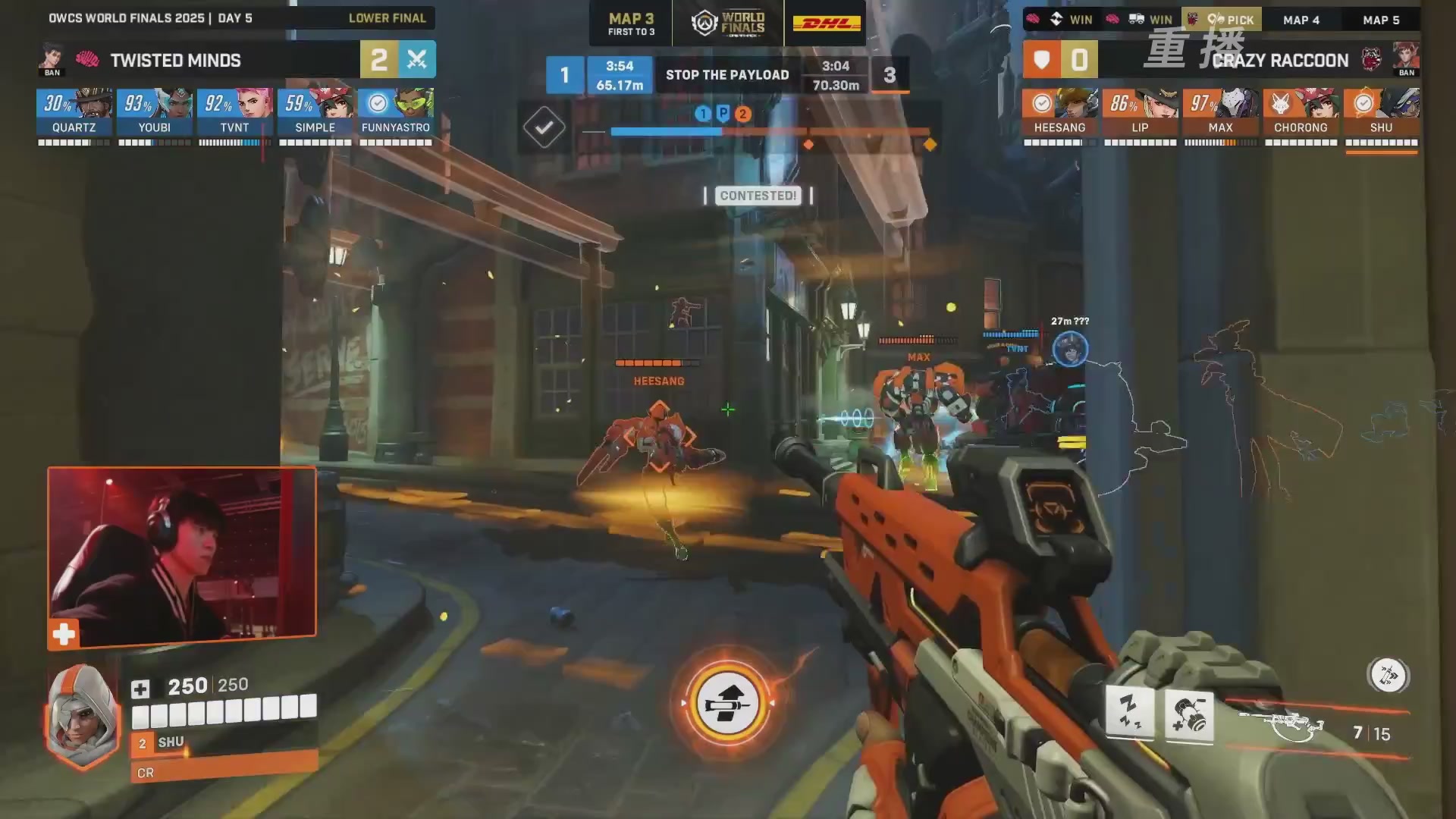This screenshot has width=1456, height=819.
Task: Click the checkmark objective diamond icon
Action: click(544, 127)
